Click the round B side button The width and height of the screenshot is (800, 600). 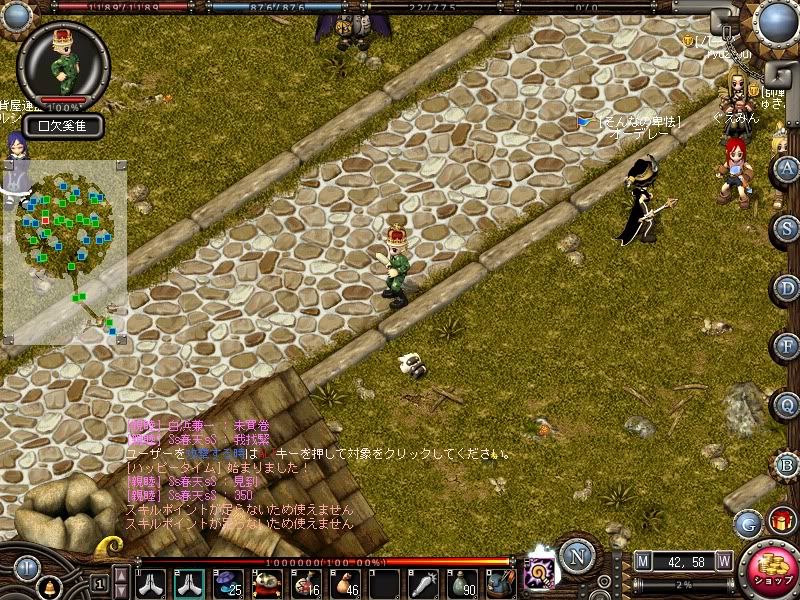[x=788, y=464]
